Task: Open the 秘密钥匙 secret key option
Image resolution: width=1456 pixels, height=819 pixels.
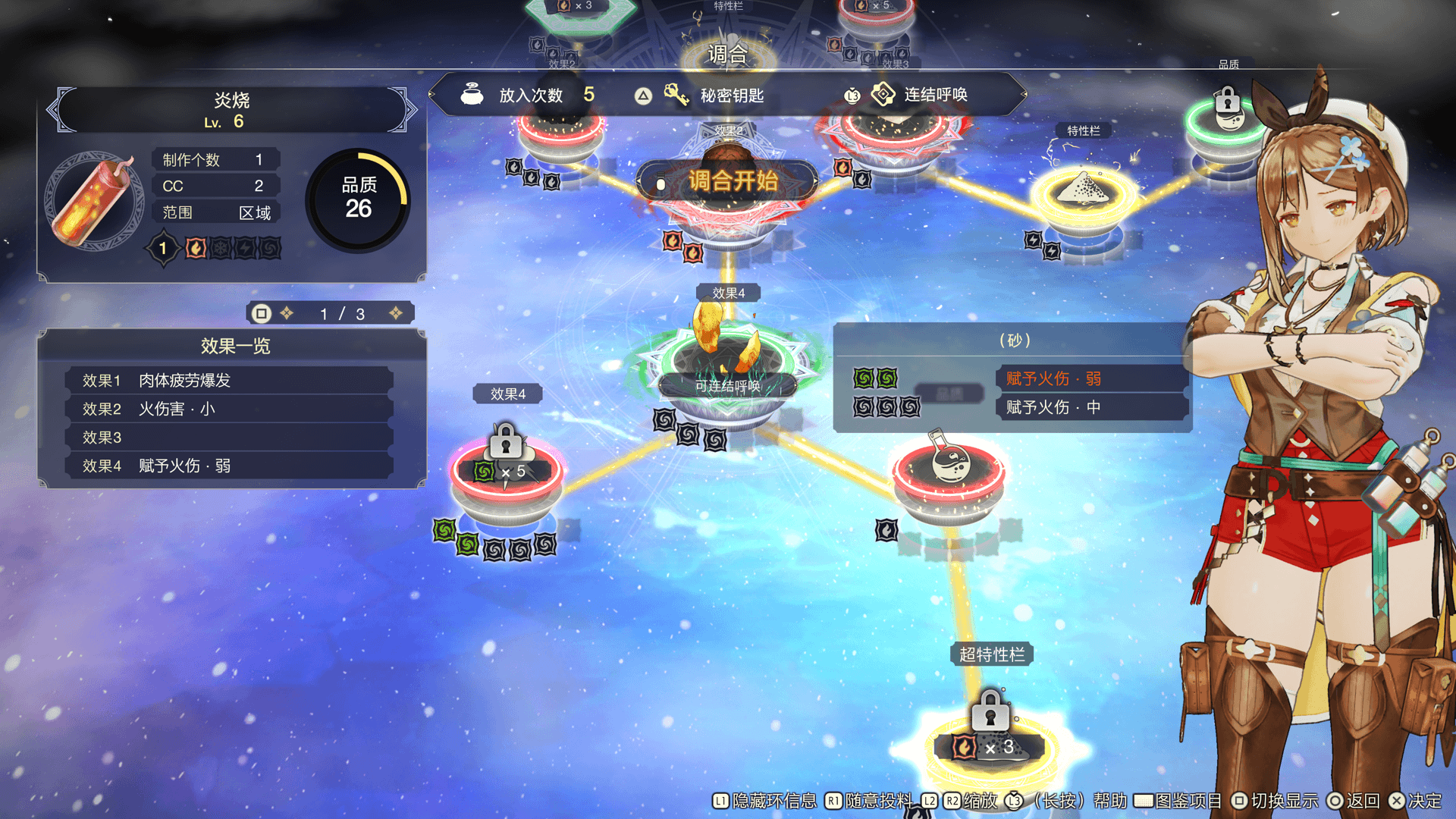Action: [x=717, y=96]
